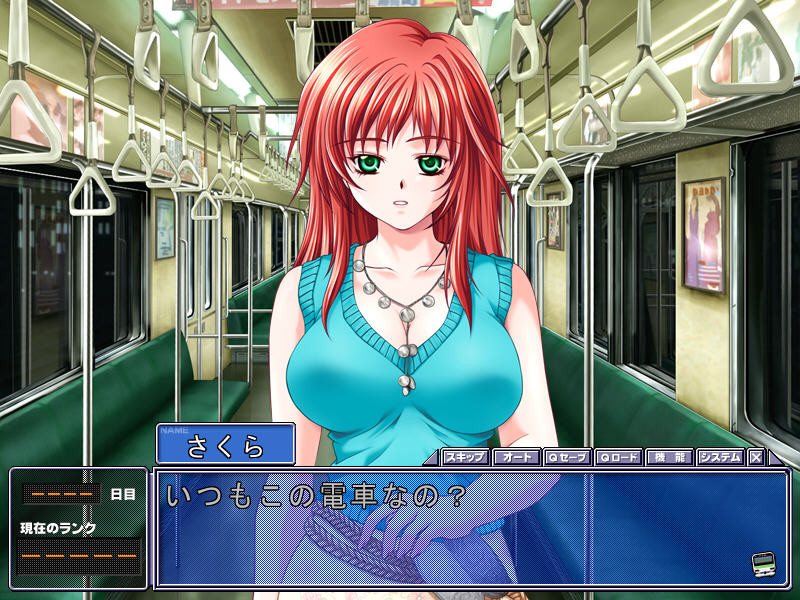Hide the message window with X
Image resolution: width=800 pixels, height=600 pixels.
tap(756, 457)
